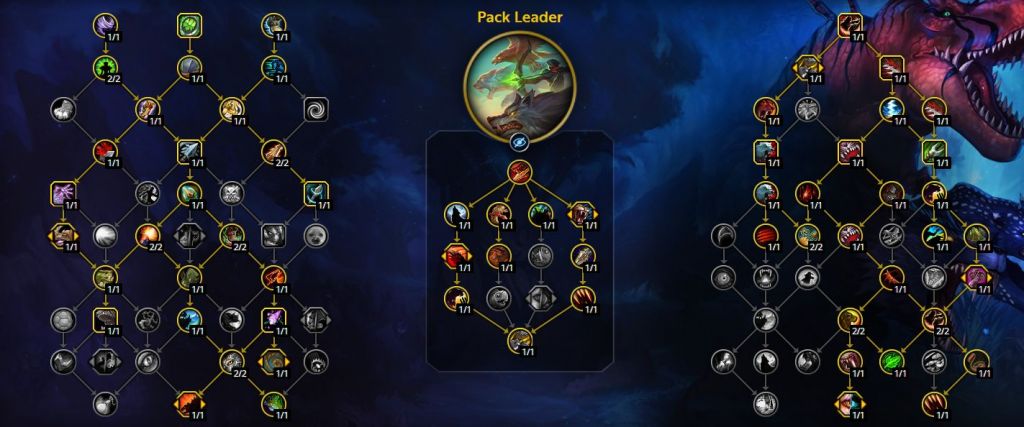Pick the orange explosion talent with 2/2 rank
The image size is (1024, 427).
[148, 235]
